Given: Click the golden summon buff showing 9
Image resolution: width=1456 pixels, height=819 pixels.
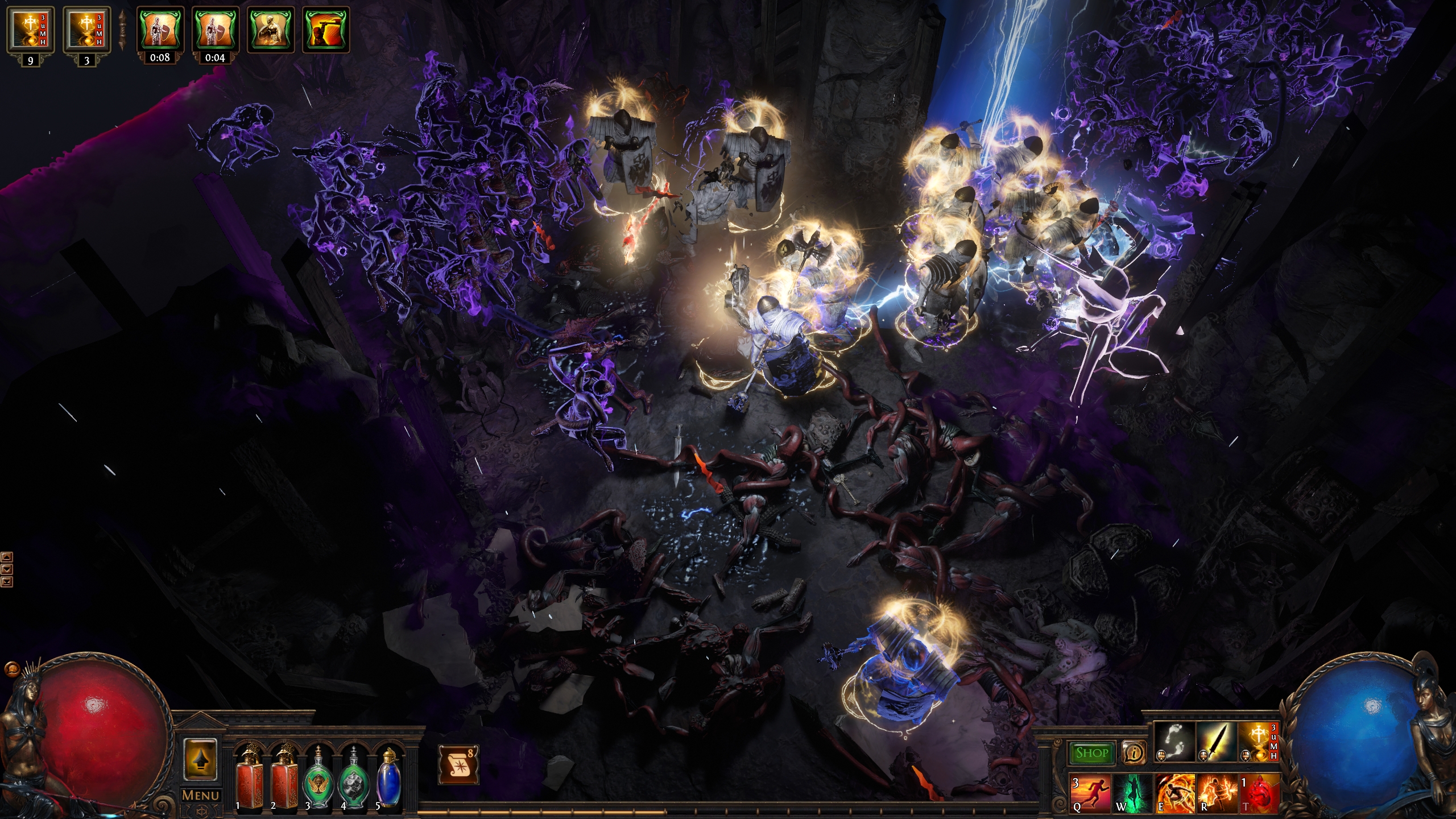Looking at the screenshot, I should pyautogui.click(x=30, y=30).
